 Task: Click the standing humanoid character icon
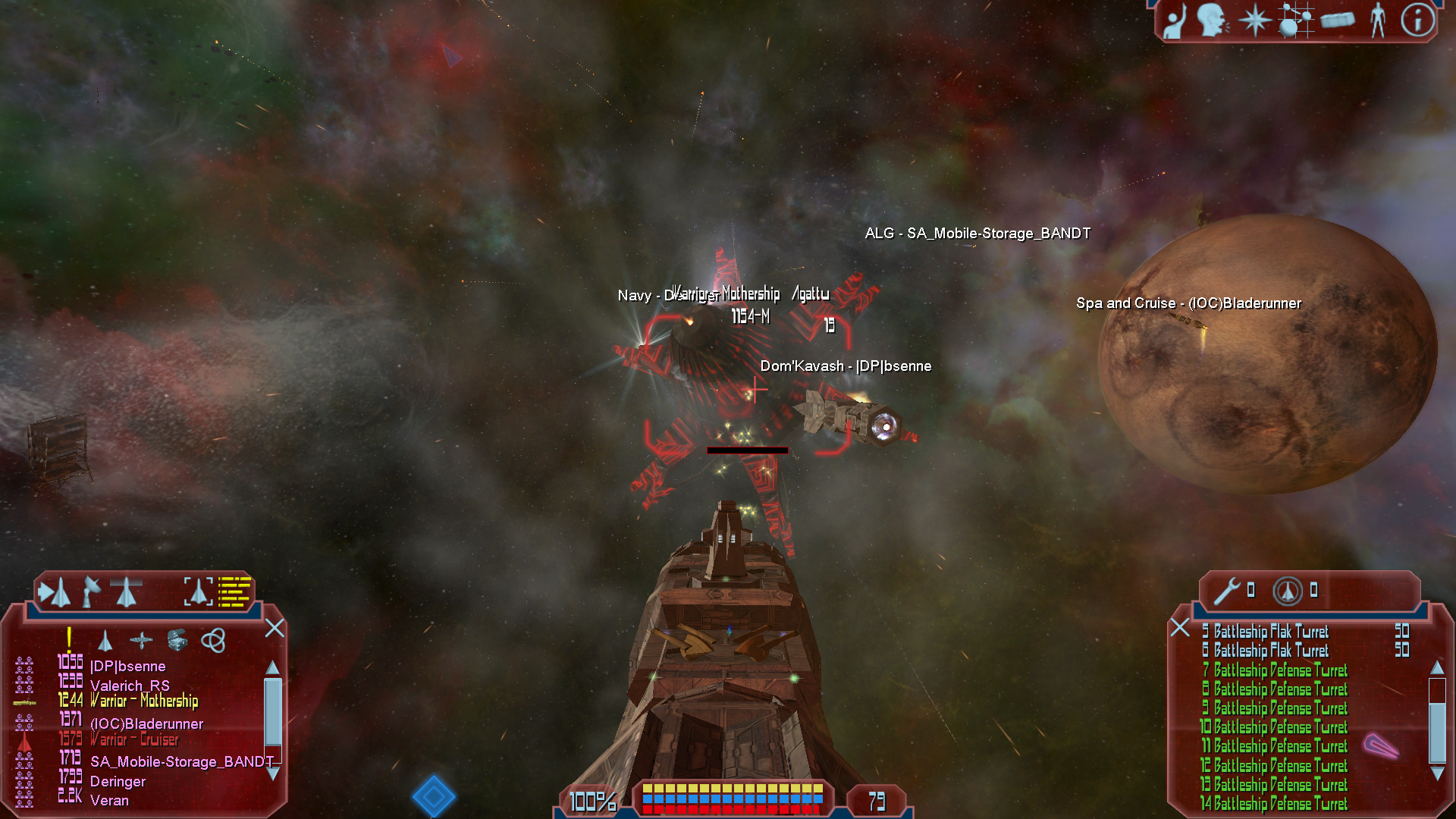pos(1378,20)
